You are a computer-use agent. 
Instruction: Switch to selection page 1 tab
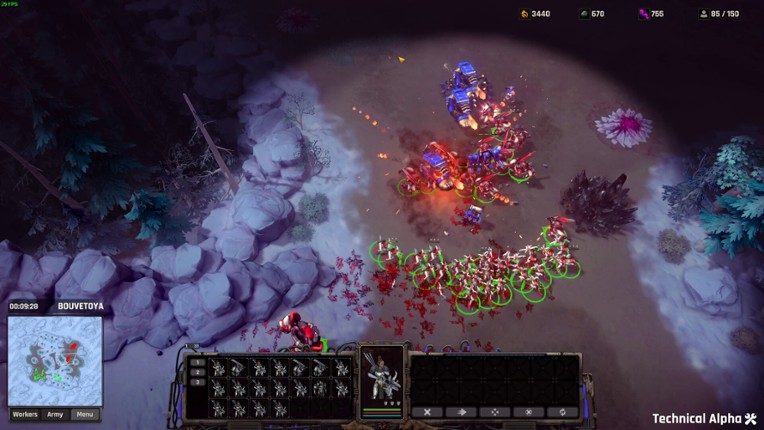click(197, 361)
